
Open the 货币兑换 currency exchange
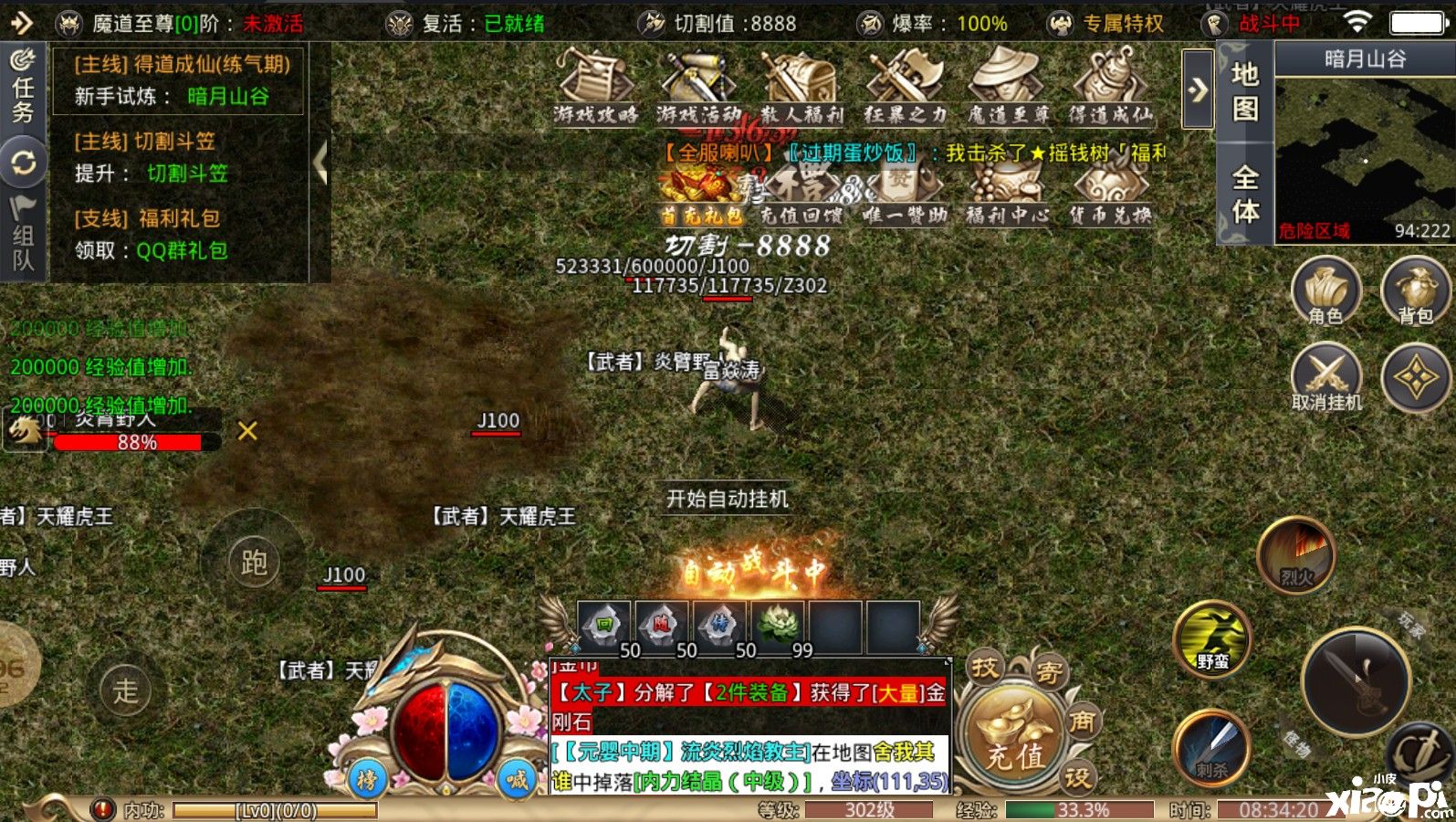[1110, 194]
